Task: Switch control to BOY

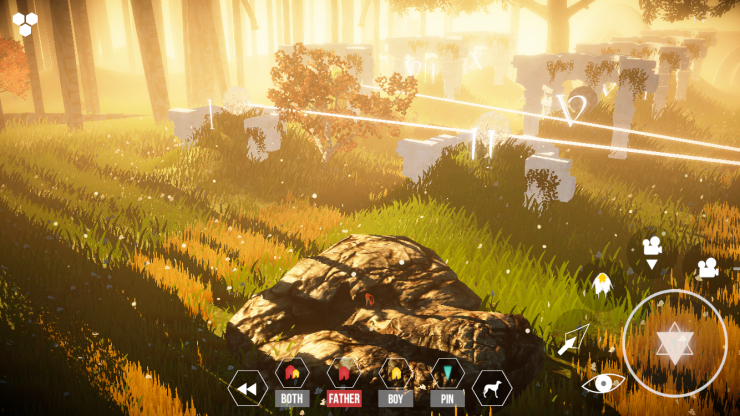Action: pos(396,382)
